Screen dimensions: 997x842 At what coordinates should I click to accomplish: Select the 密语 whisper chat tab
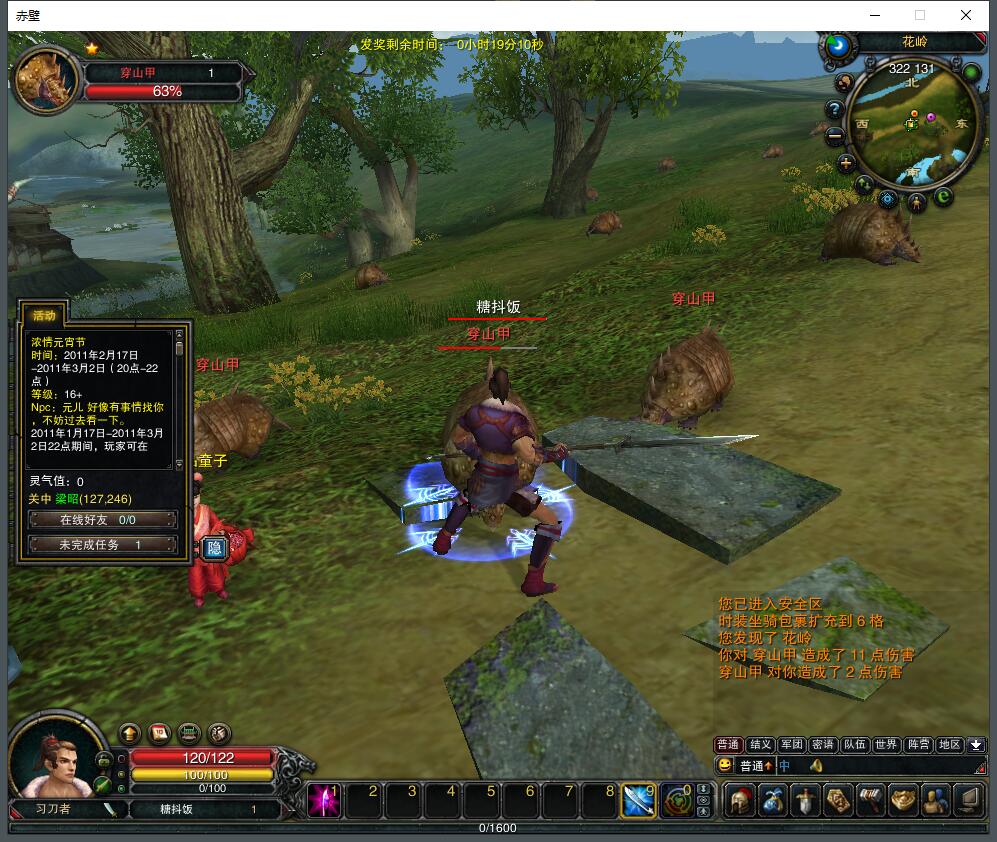823,745
